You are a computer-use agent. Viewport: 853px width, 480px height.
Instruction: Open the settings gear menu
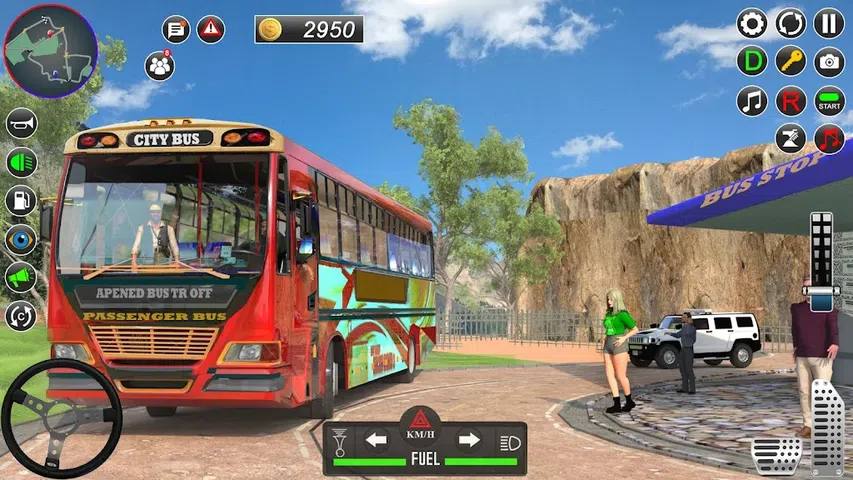[752, 23]
